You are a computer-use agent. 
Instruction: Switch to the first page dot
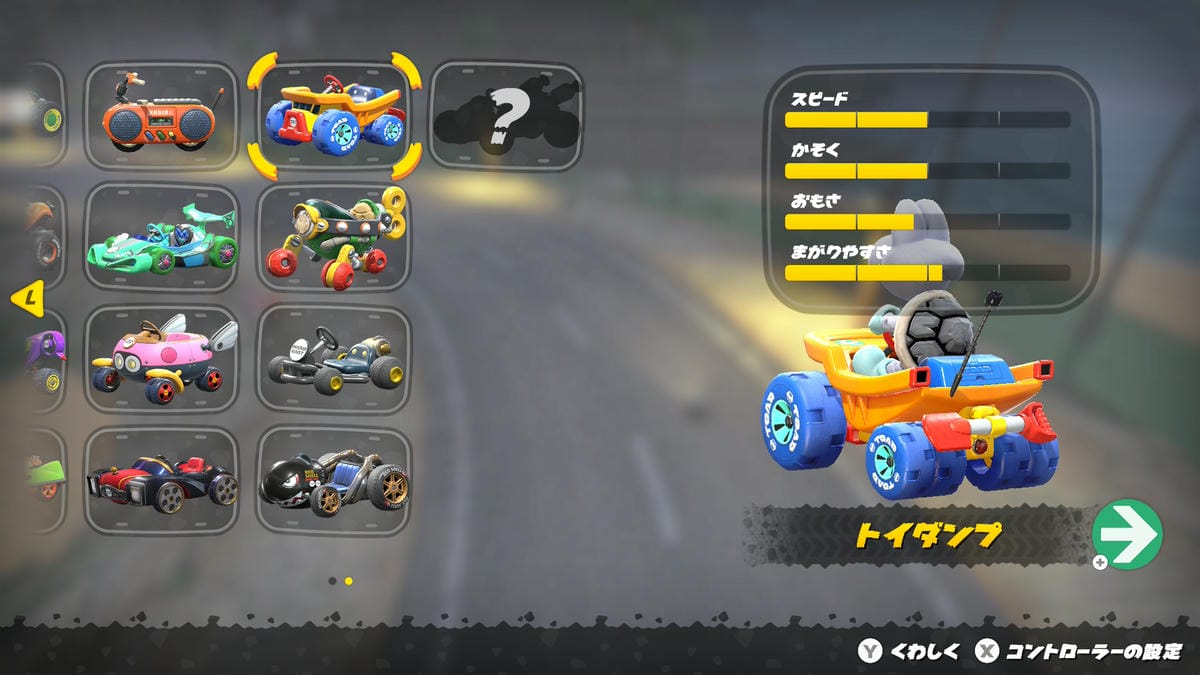(x=332, y=580)
